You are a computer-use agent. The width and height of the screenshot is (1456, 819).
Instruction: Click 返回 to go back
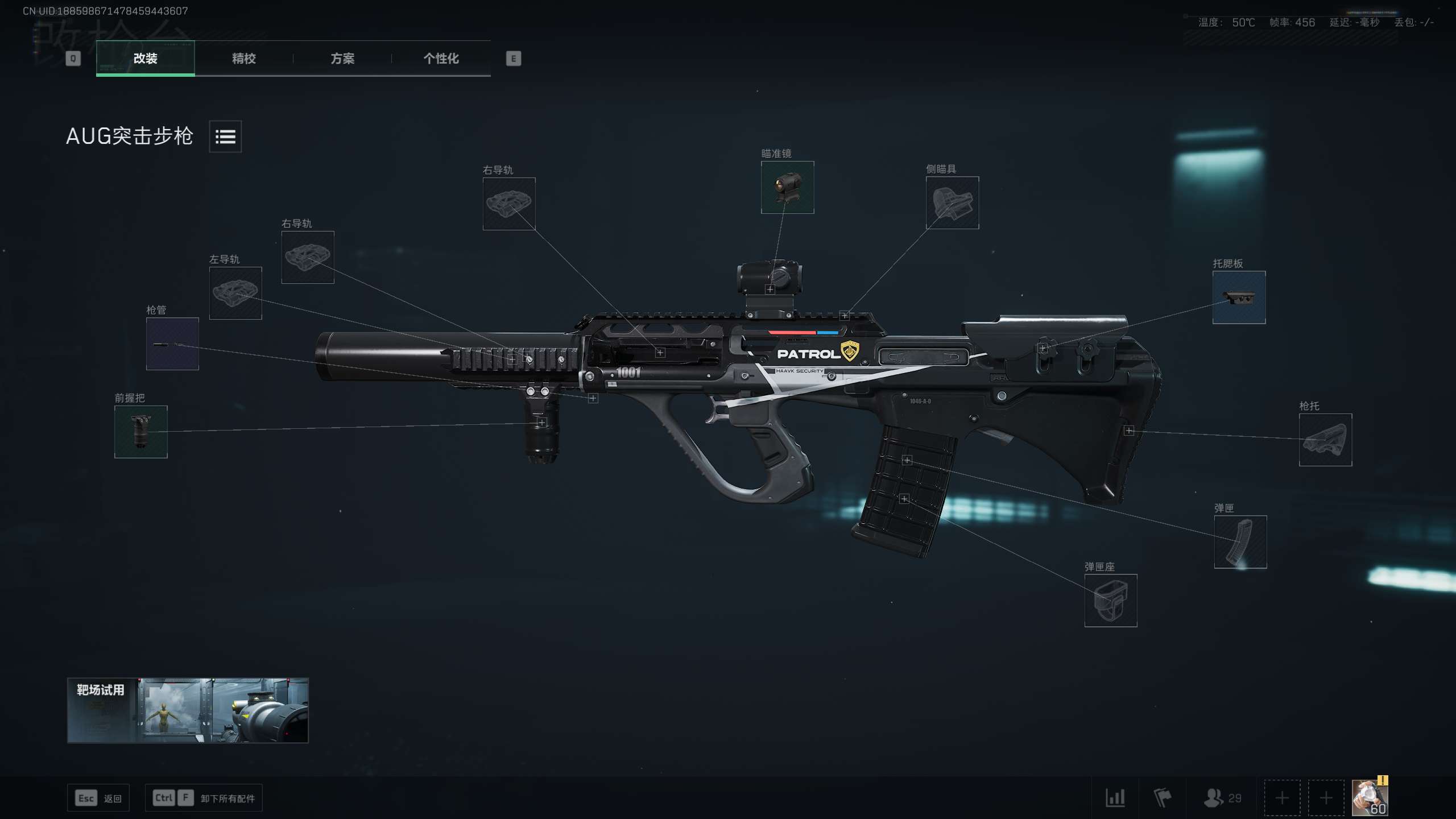click(99, 799)
